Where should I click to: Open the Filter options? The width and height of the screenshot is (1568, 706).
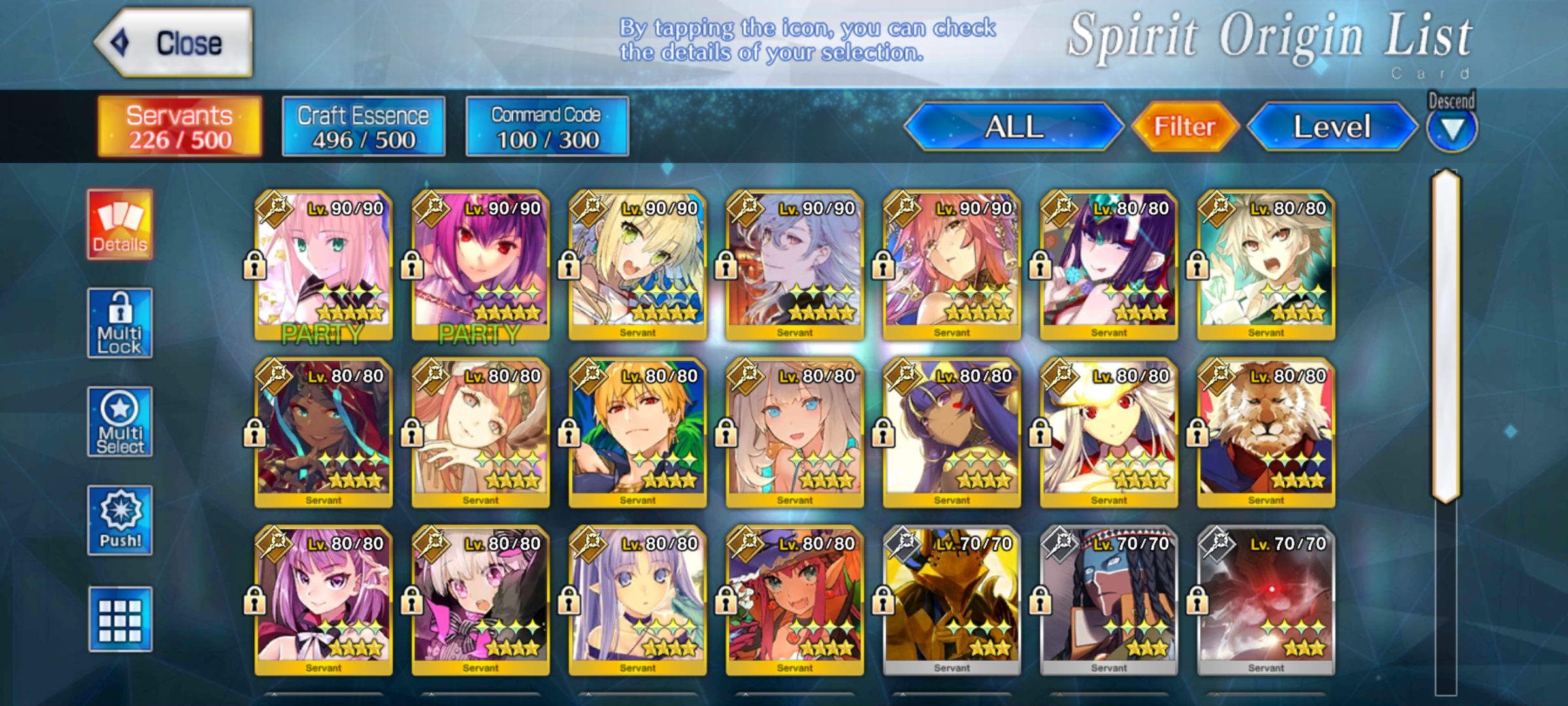1184,127
